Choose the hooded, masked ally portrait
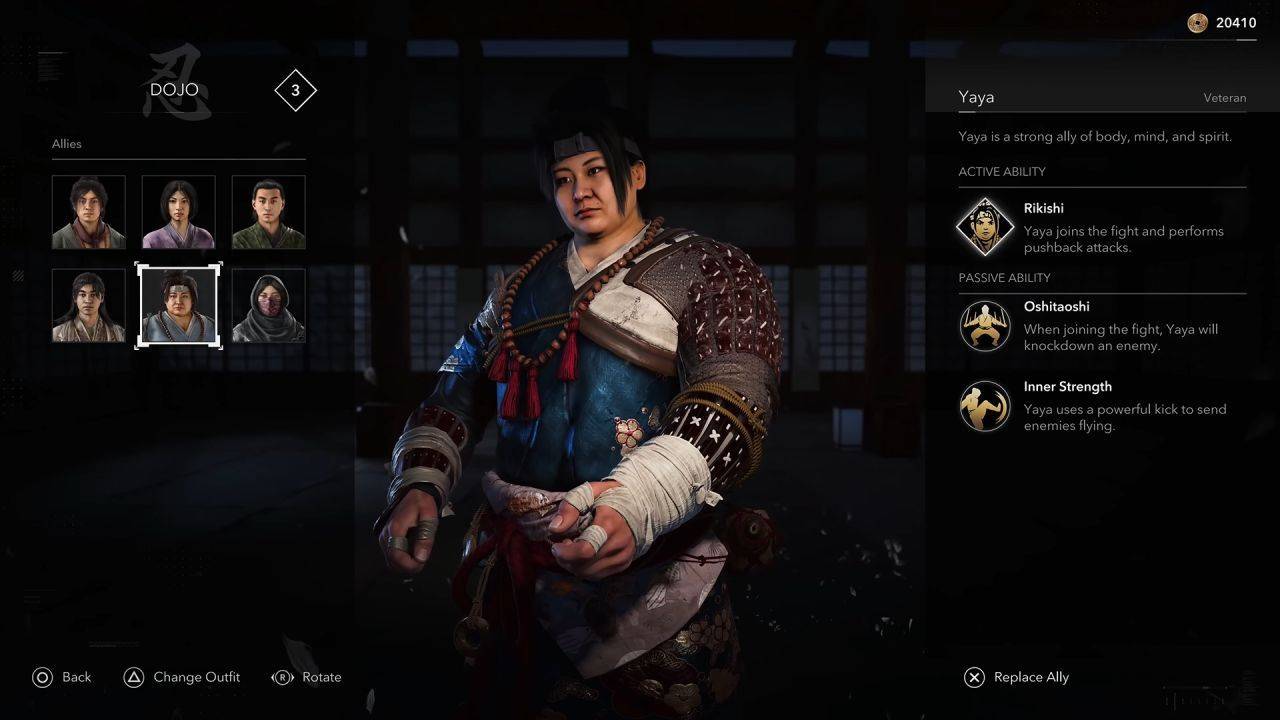 pos(268,305)
